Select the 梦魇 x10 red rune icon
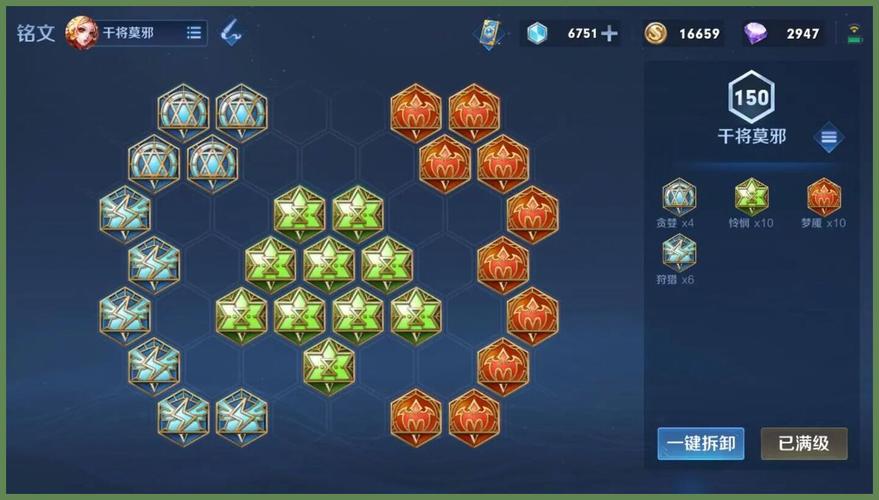 tap(823, 197)
